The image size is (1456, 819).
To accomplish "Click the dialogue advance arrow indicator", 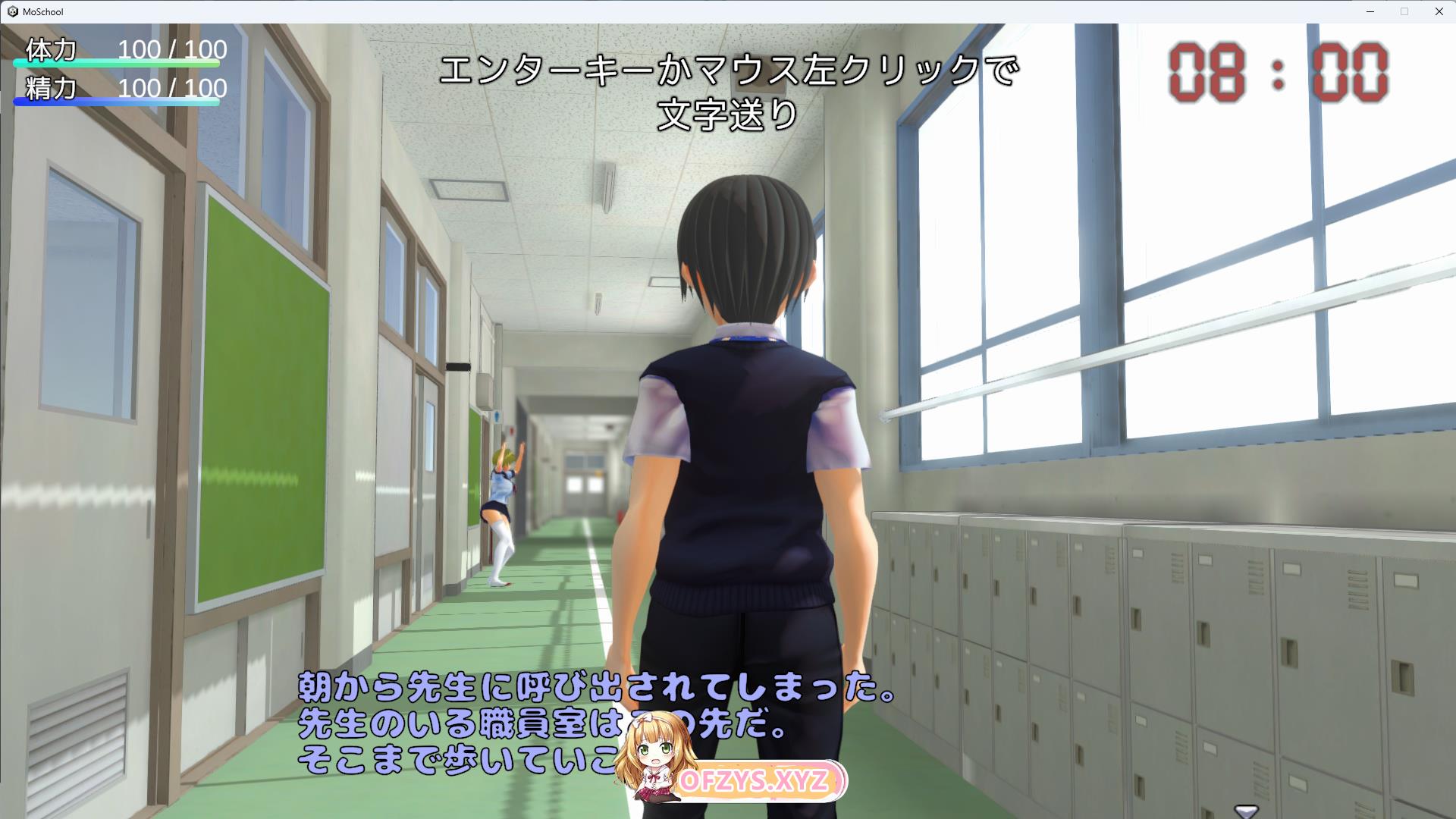I will (1246, 811).
